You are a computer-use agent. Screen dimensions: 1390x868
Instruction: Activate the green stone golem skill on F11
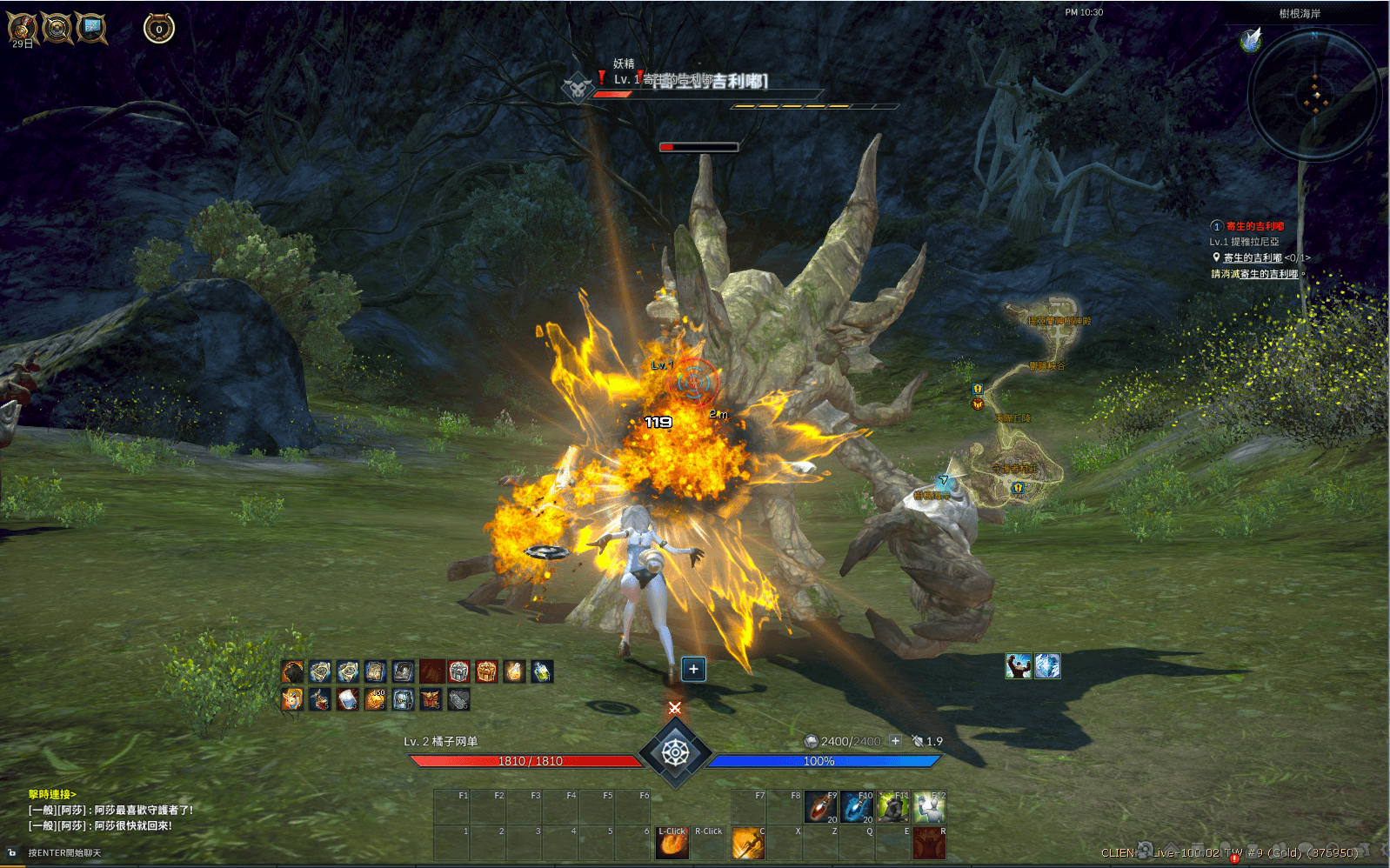pyautogui.click(x=892, y=807)
